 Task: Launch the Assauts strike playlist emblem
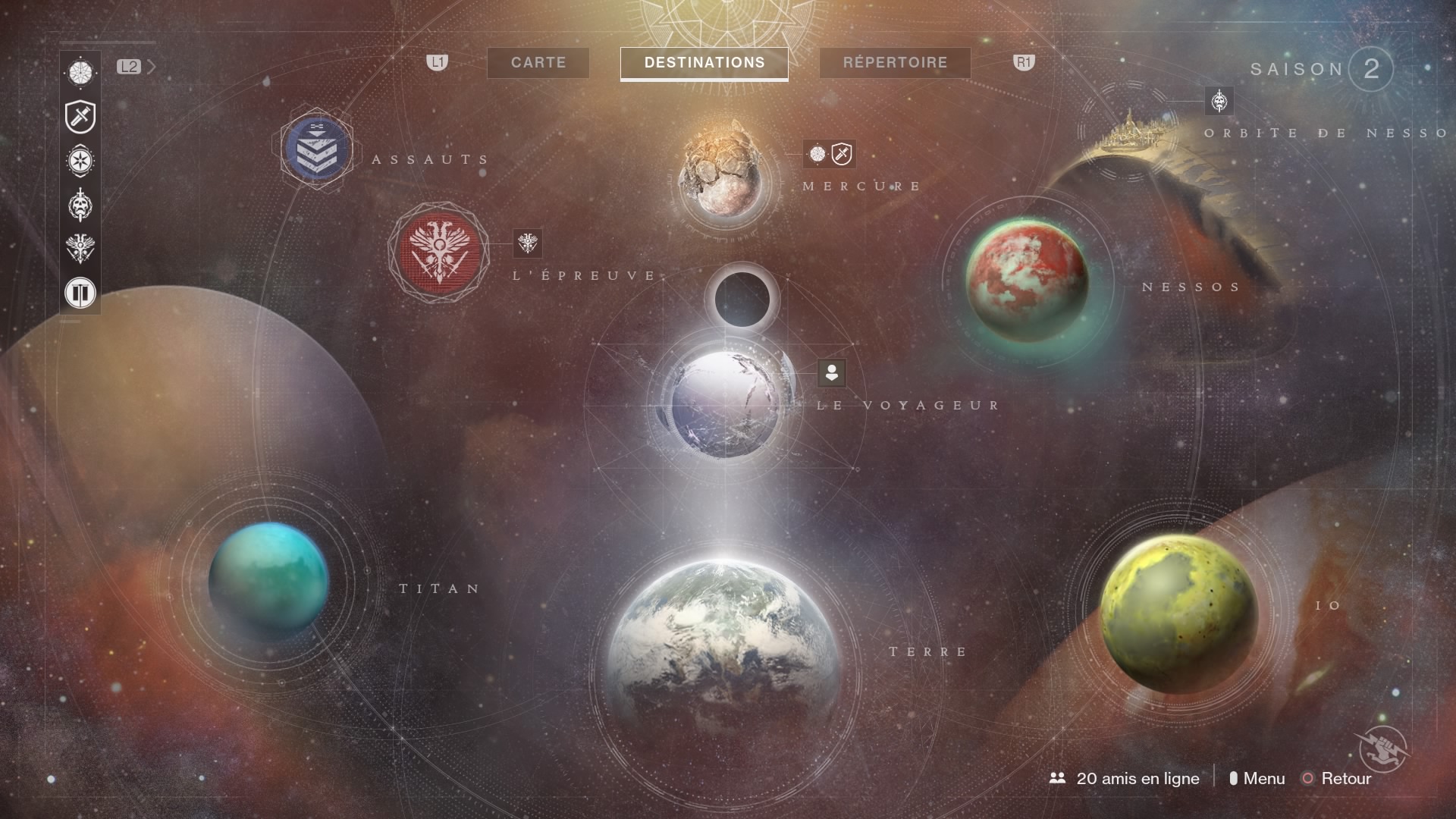pos(316,149)
